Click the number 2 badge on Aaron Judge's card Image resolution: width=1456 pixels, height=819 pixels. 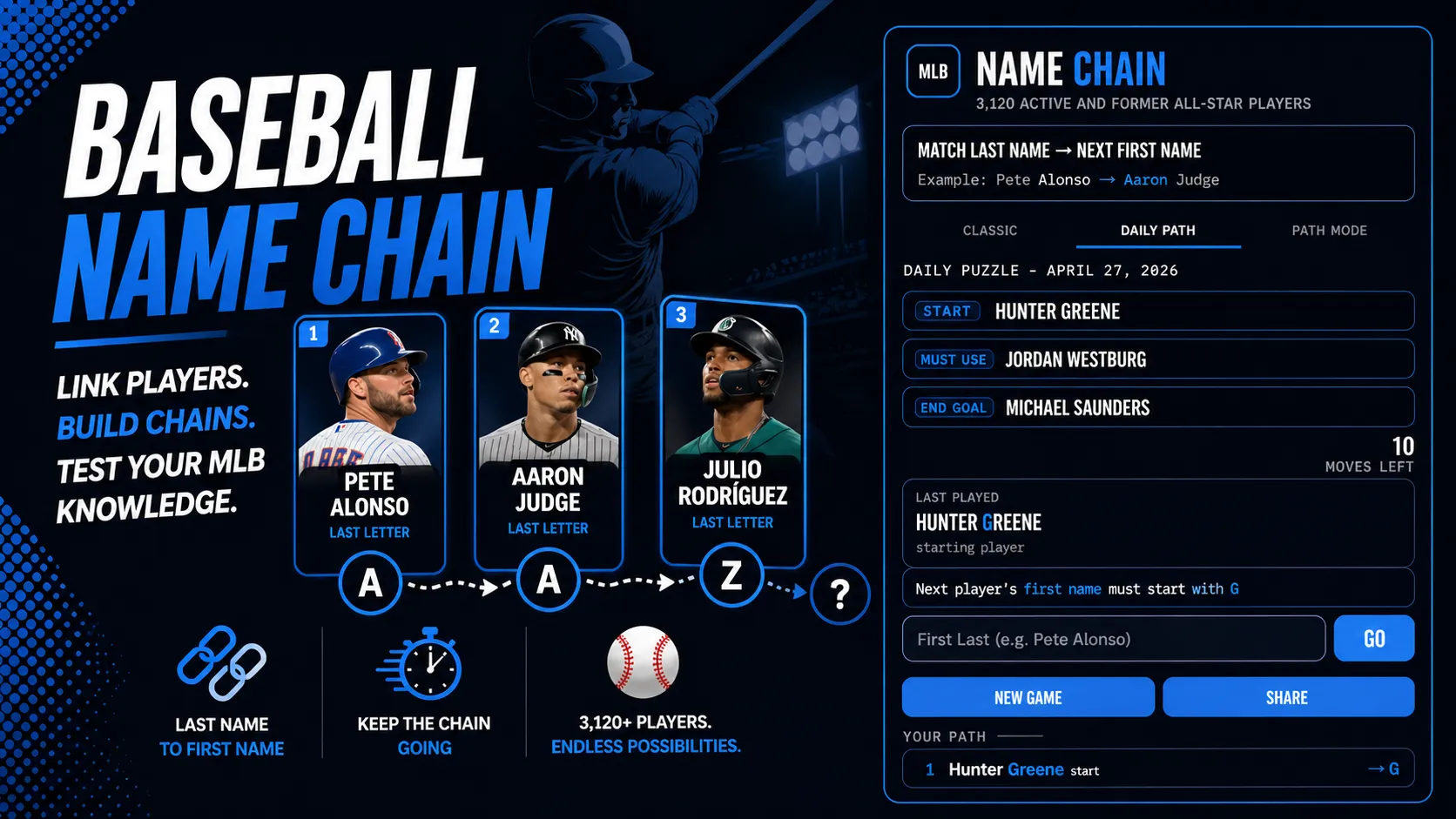tap(495, 325)
